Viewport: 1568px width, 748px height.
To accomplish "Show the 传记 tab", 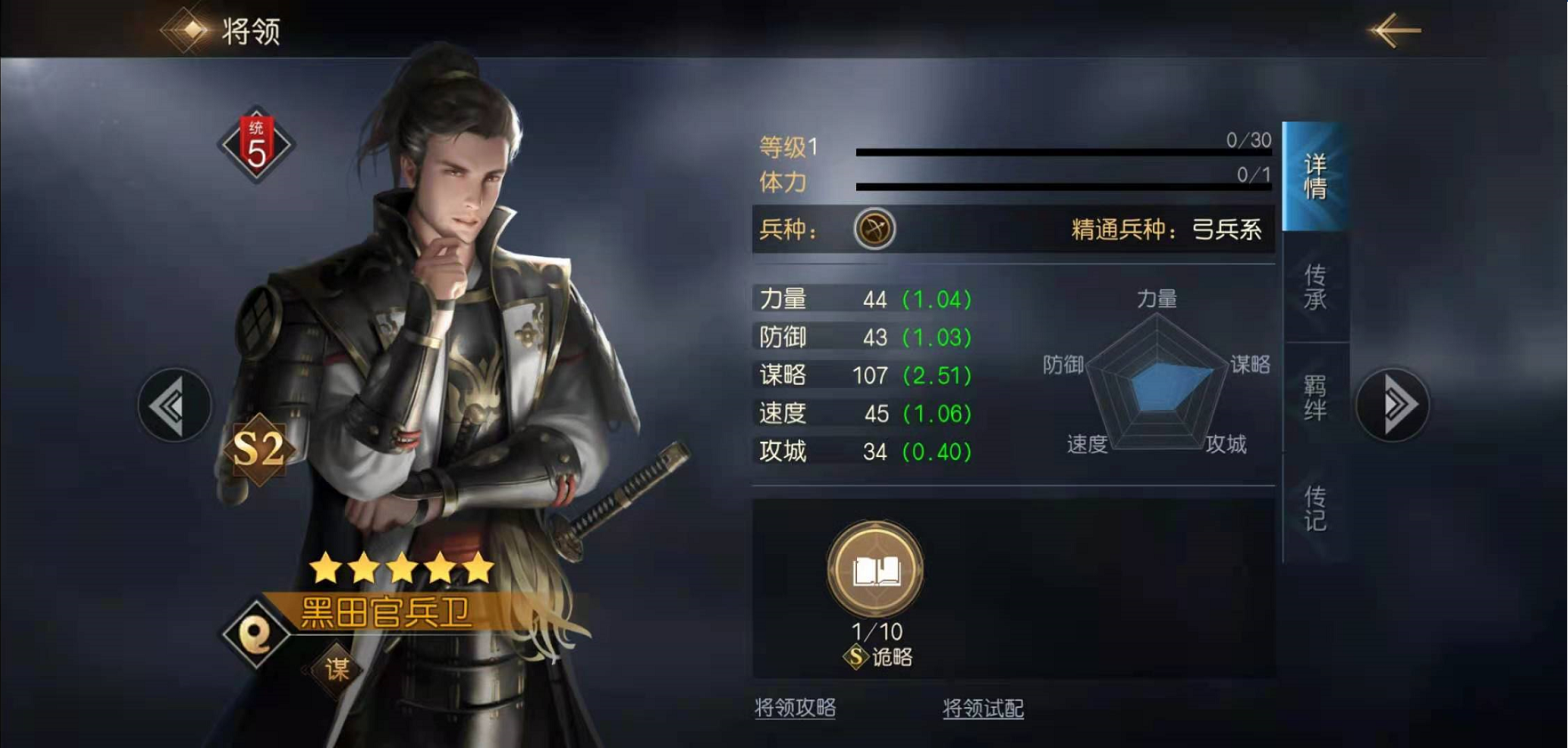I will click(1315, 508).
